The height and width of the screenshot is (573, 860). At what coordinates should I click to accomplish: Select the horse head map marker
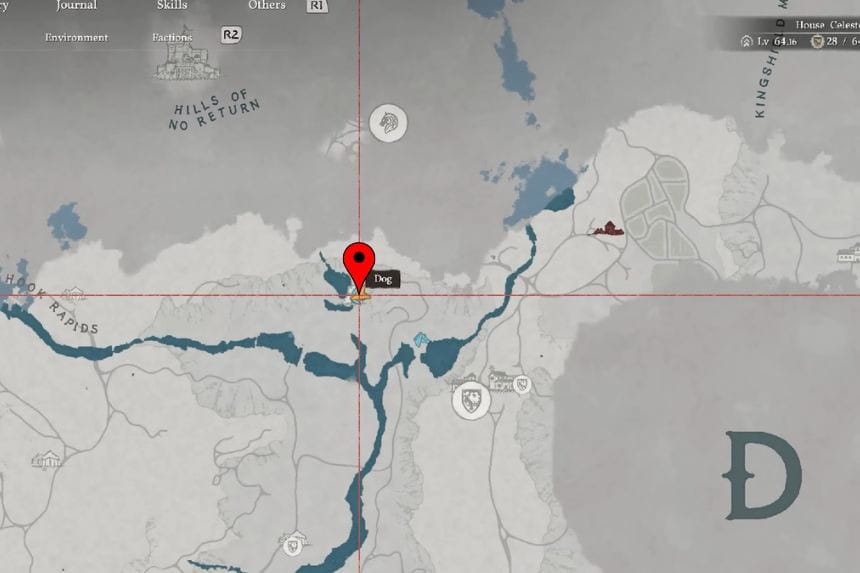click(388, 123)
